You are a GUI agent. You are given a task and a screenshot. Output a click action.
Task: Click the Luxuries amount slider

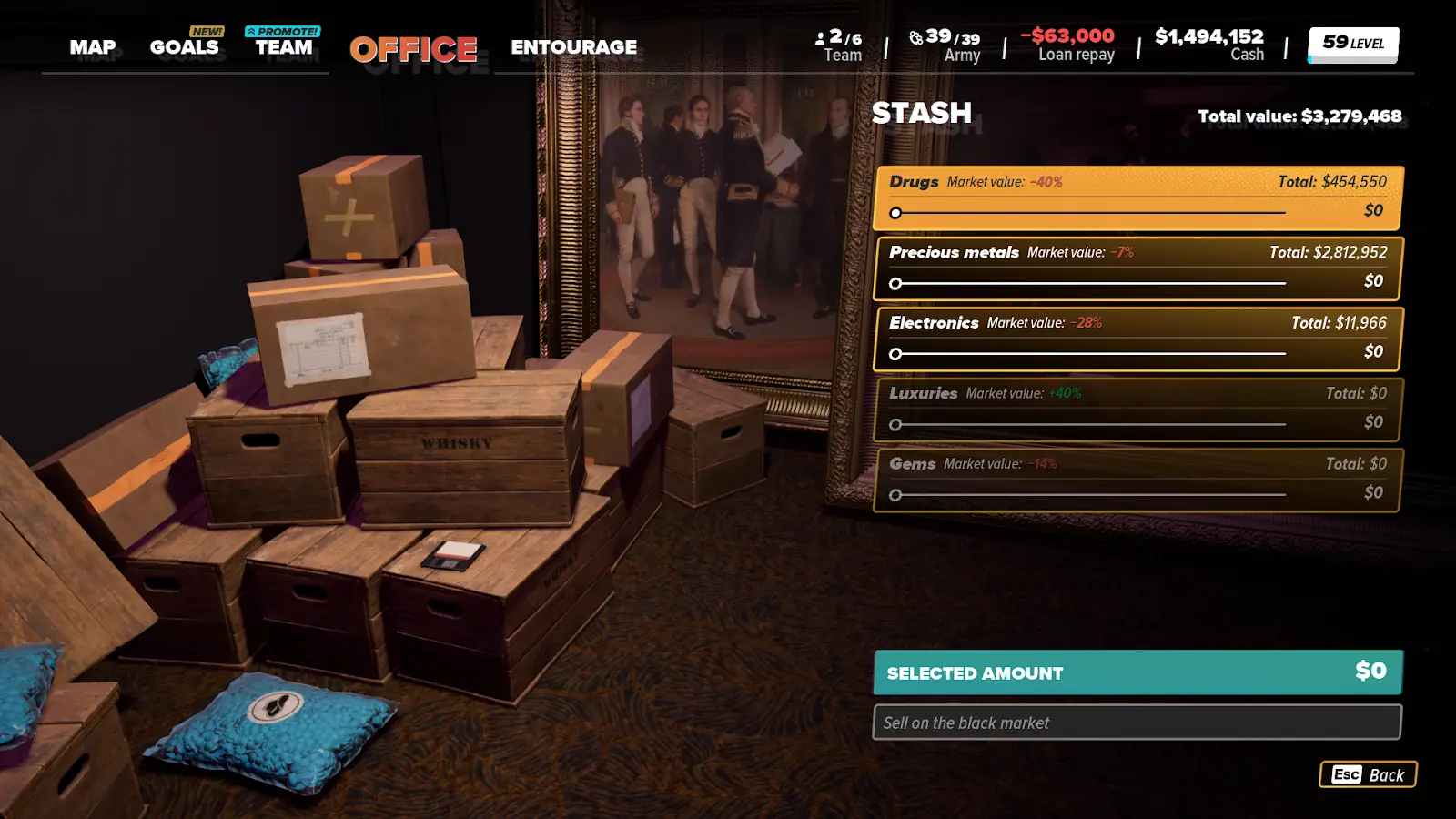1089,424
